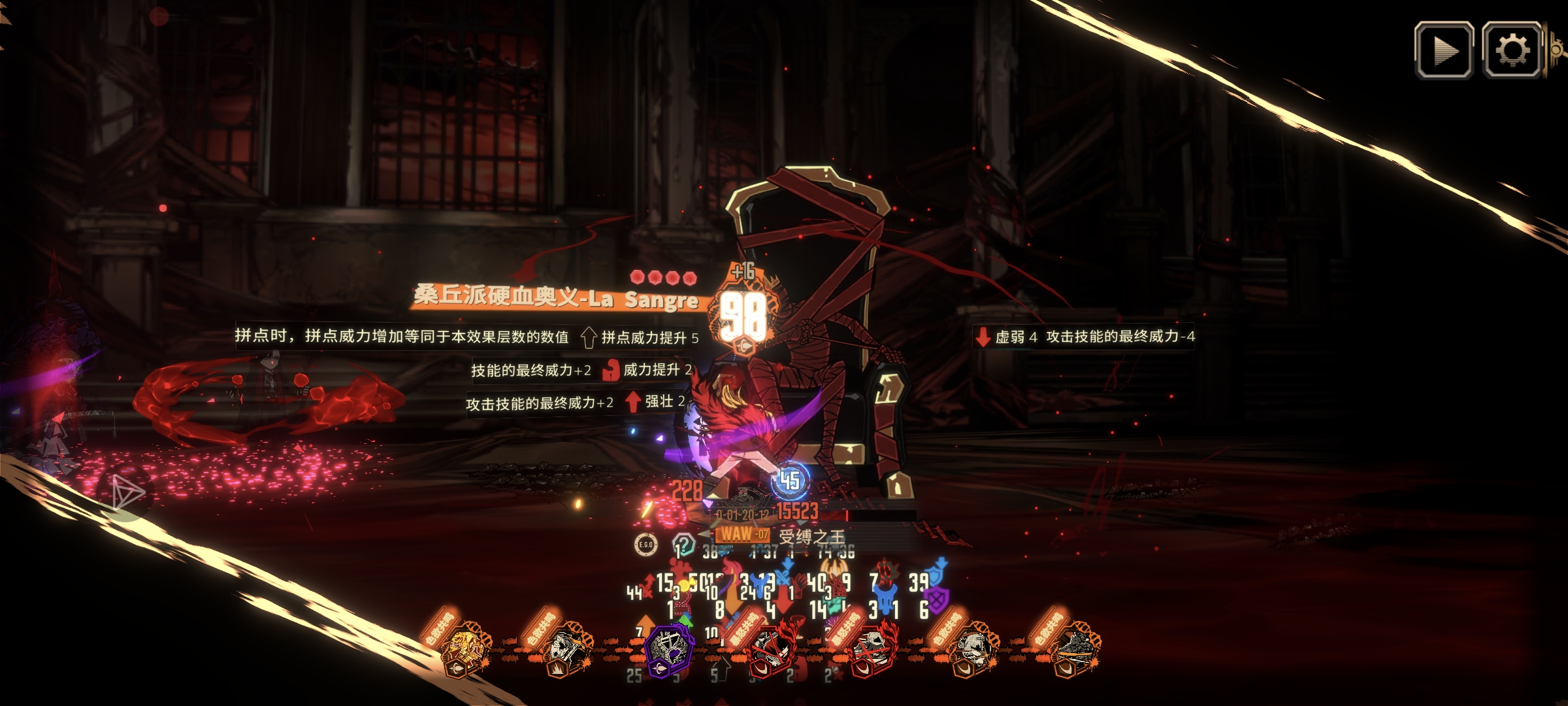Select the golden-yellow skill icon in the chain
1568x706 pixels.
pyautogui.click(x=465, y=651)
